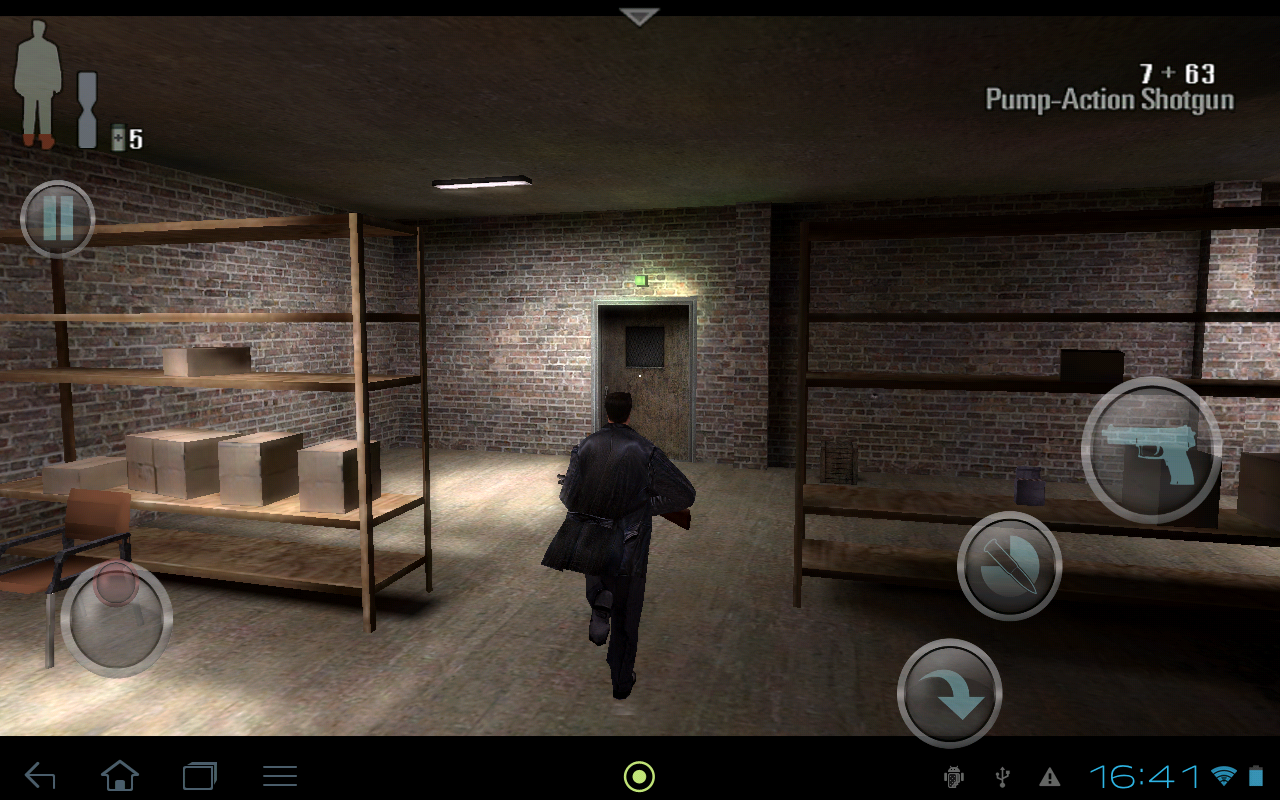Tap the Home button in navigation bar
The image size is (1280, 800).
pos(120,775)
